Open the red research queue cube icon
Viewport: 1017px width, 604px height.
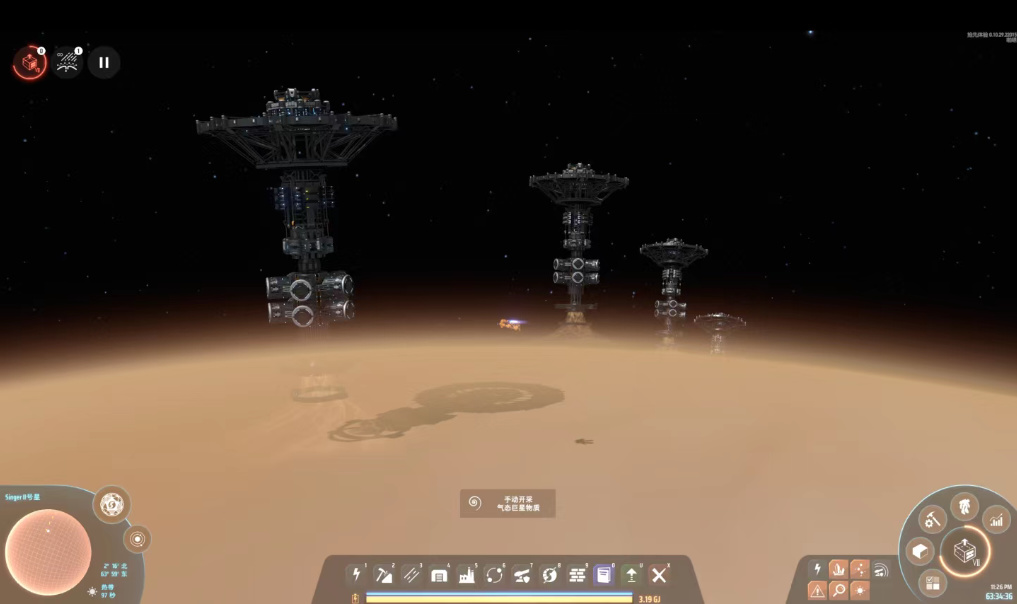coord(30,64)
